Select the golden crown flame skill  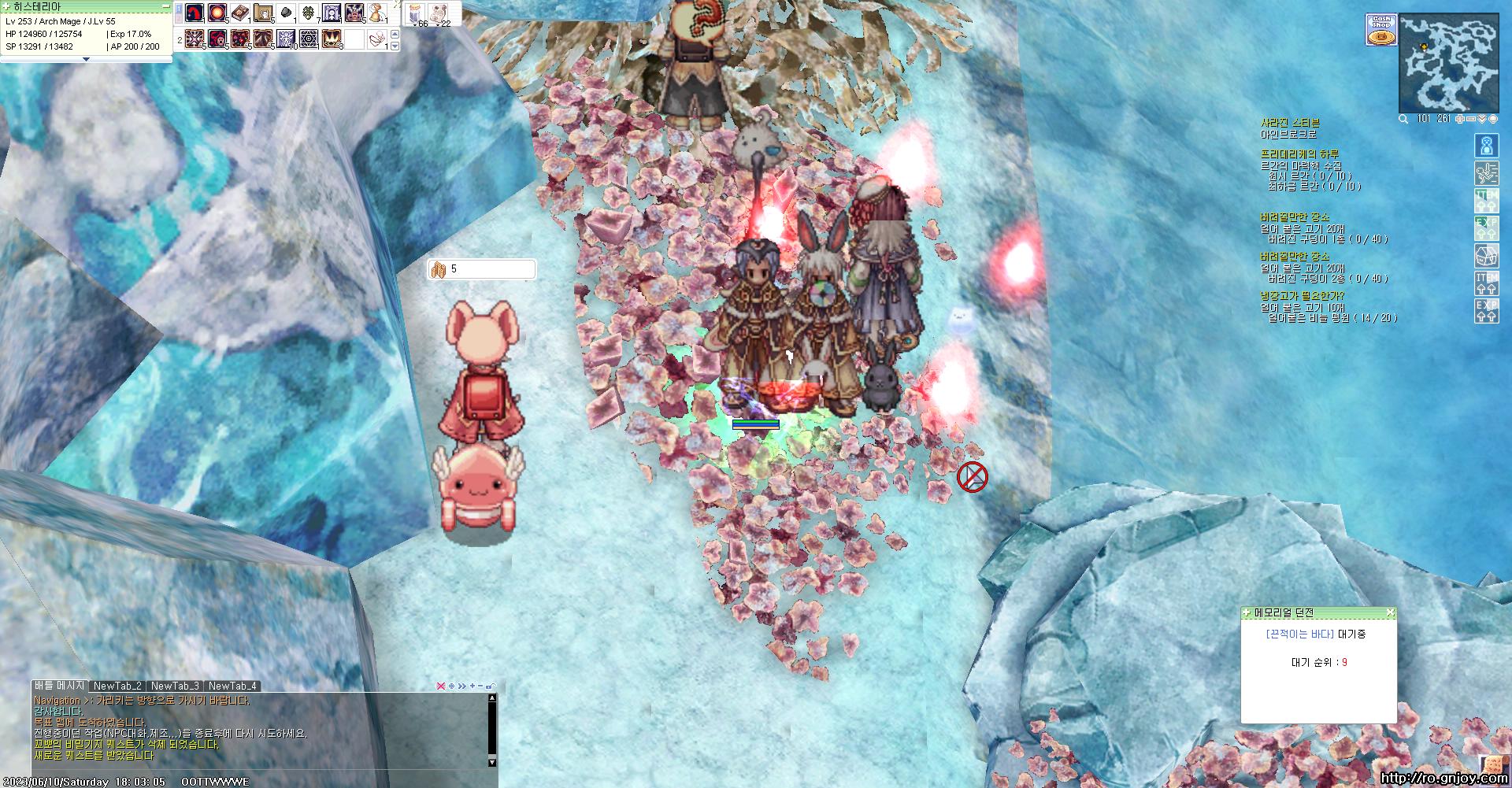[331, 38]
